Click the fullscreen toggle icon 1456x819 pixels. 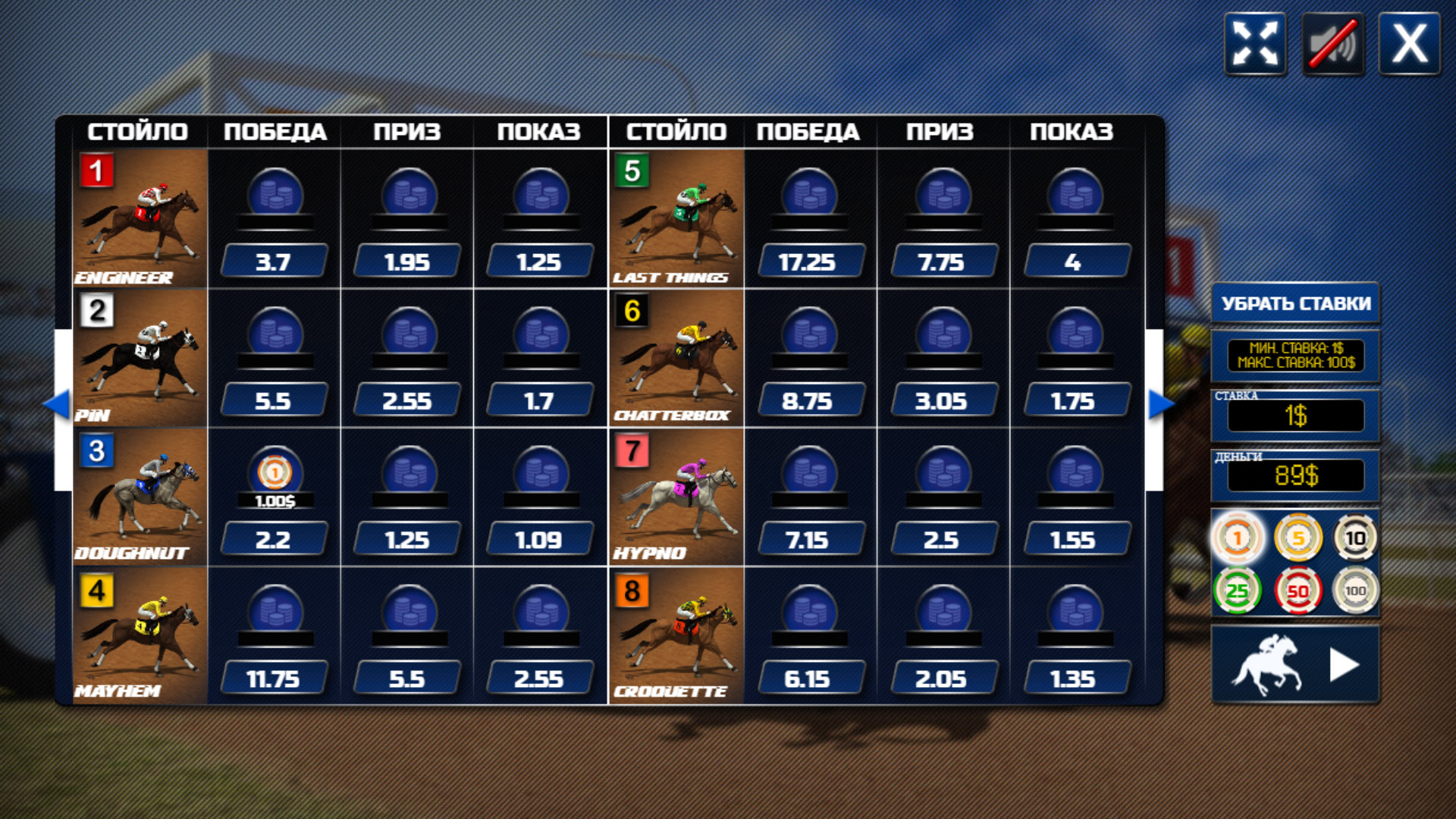pyautogui.click(x=1255, y=45)
